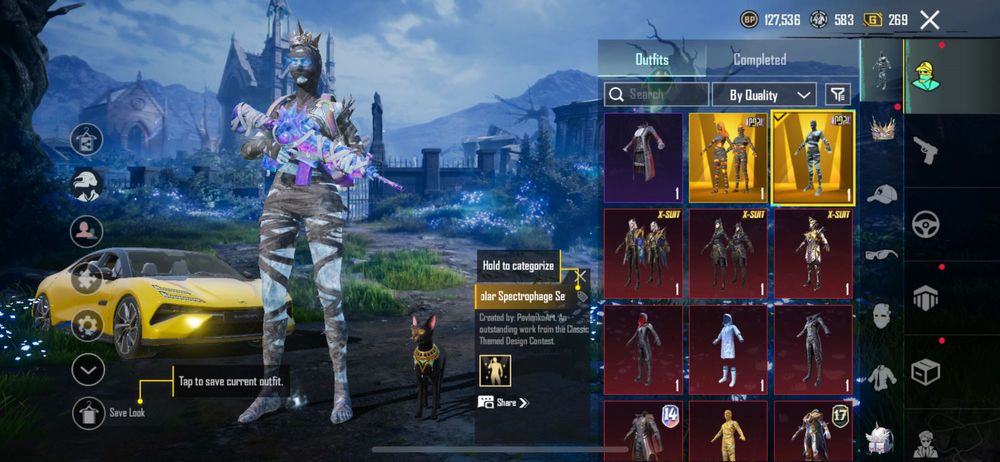Screen dimensions: 1000x462
Task: Open the gear settings icon
Action: pyautogui.click(x=88, y=325)
